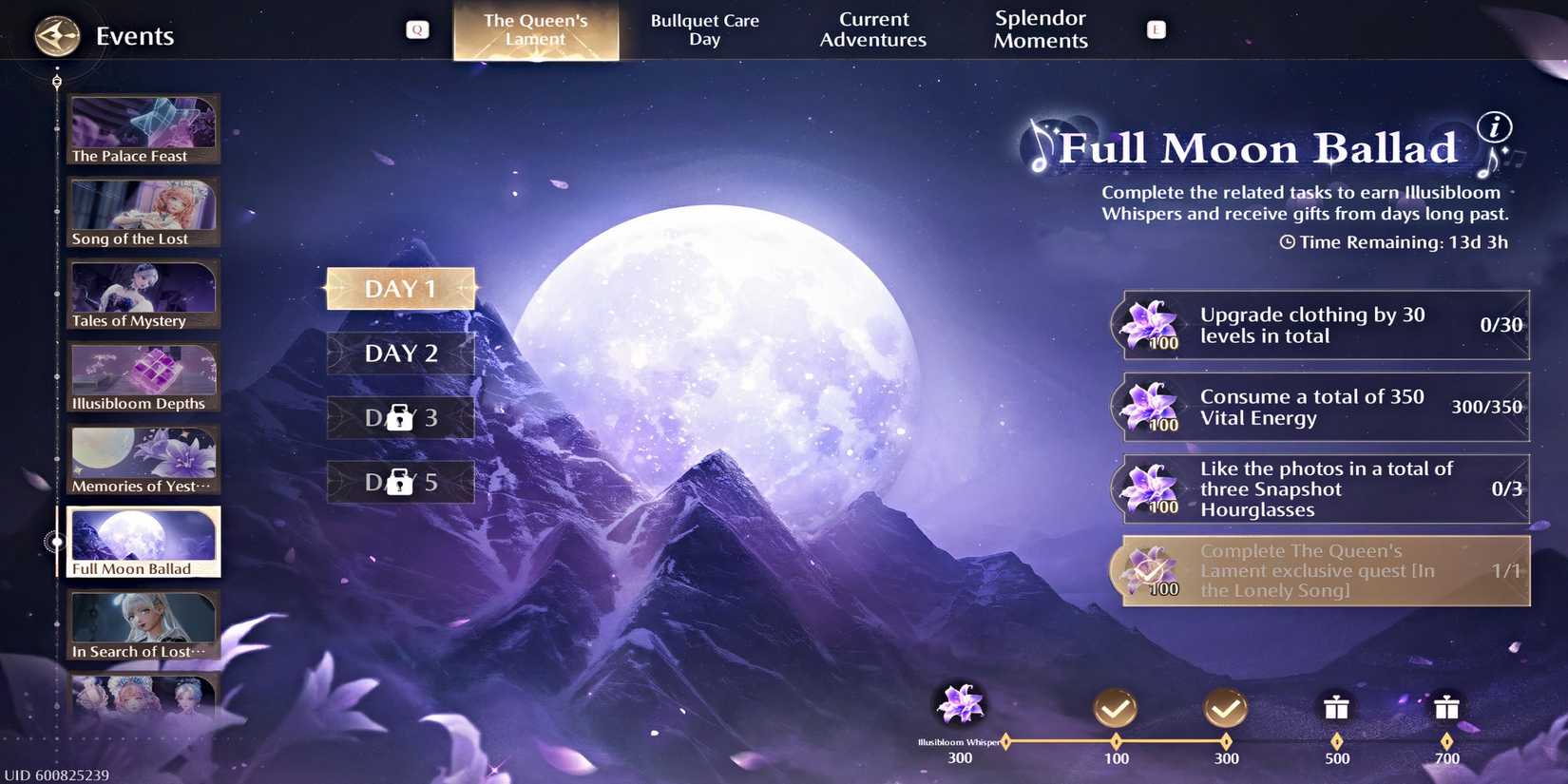The height and width of the screenshot is (784, 1568).
Task: Open the Splendor Moments tab
Action: 1040,29
